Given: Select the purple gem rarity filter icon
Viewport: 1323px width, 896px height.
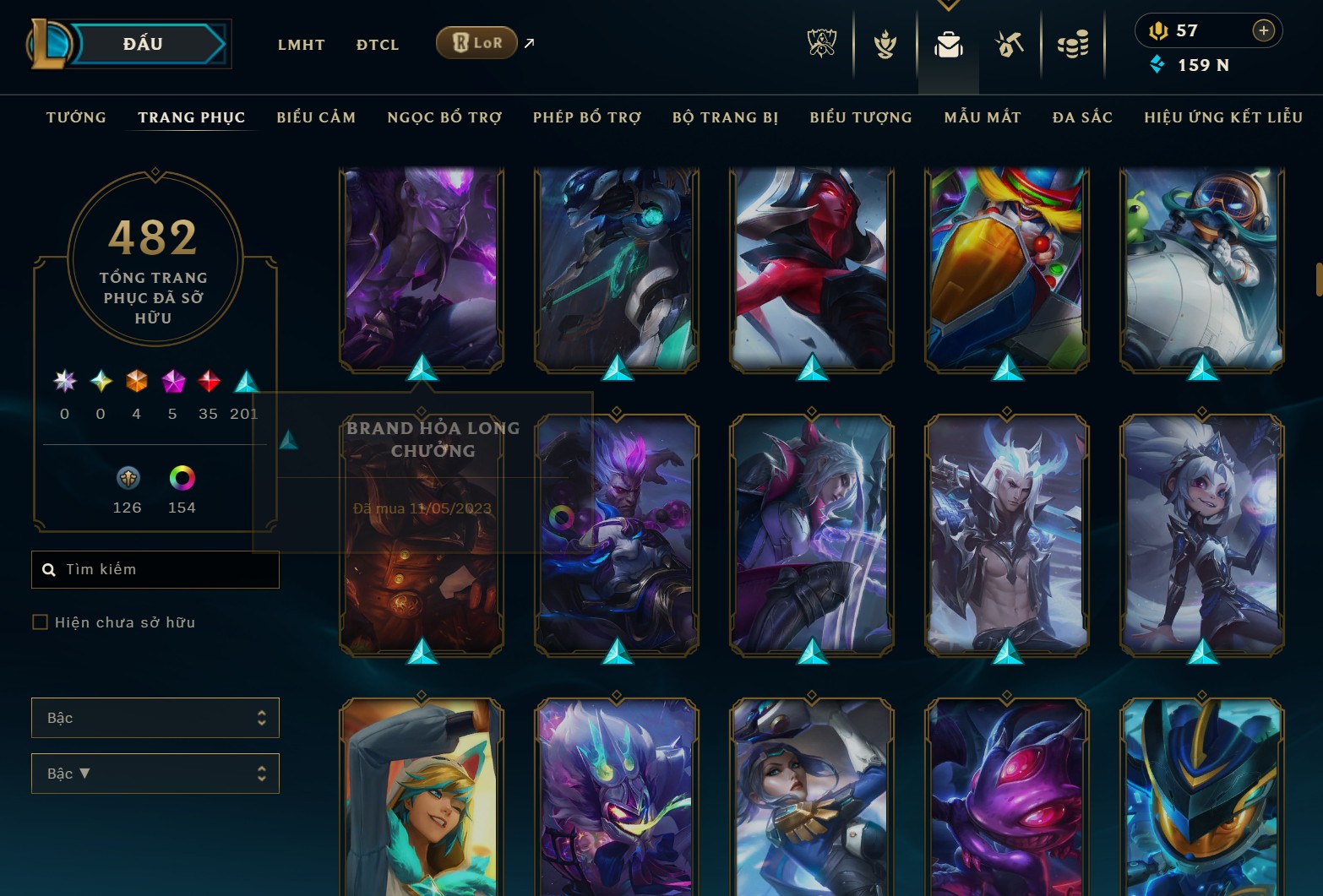Looking at the screenshot, I should click(x=172, y=382).
